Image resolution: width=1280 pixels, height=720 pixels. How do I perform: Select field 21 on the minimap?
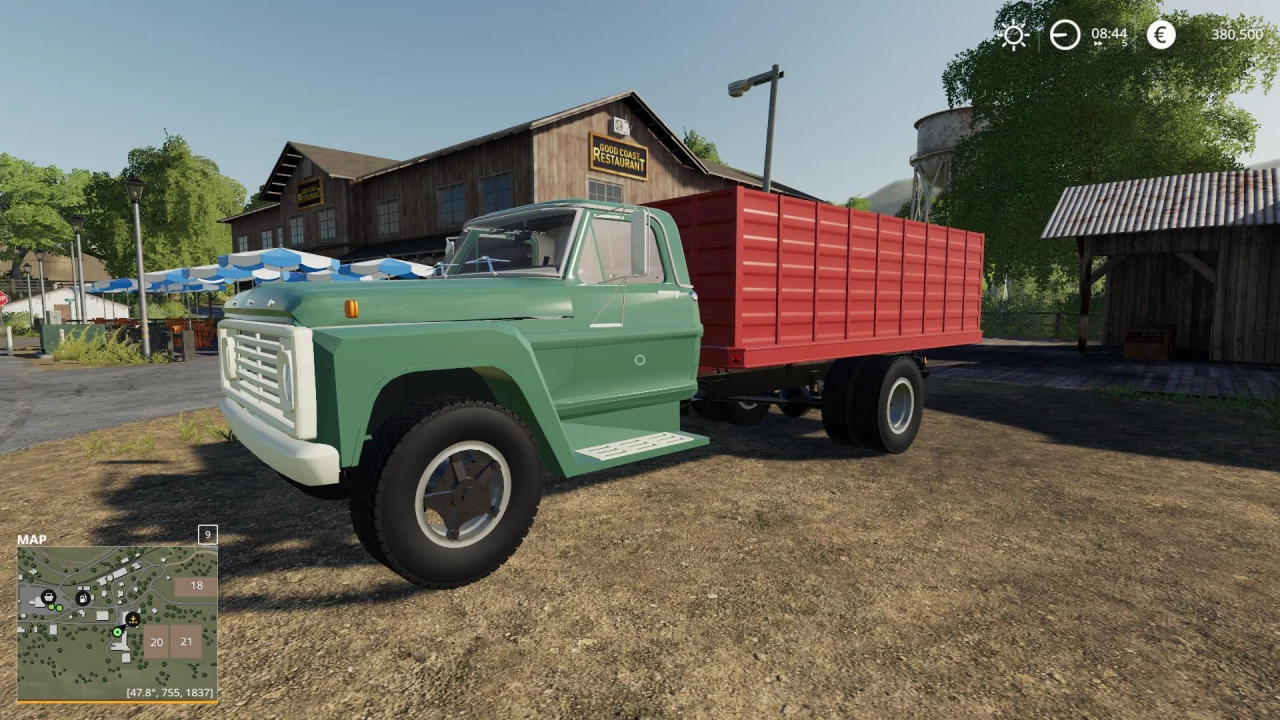(185, 642)
